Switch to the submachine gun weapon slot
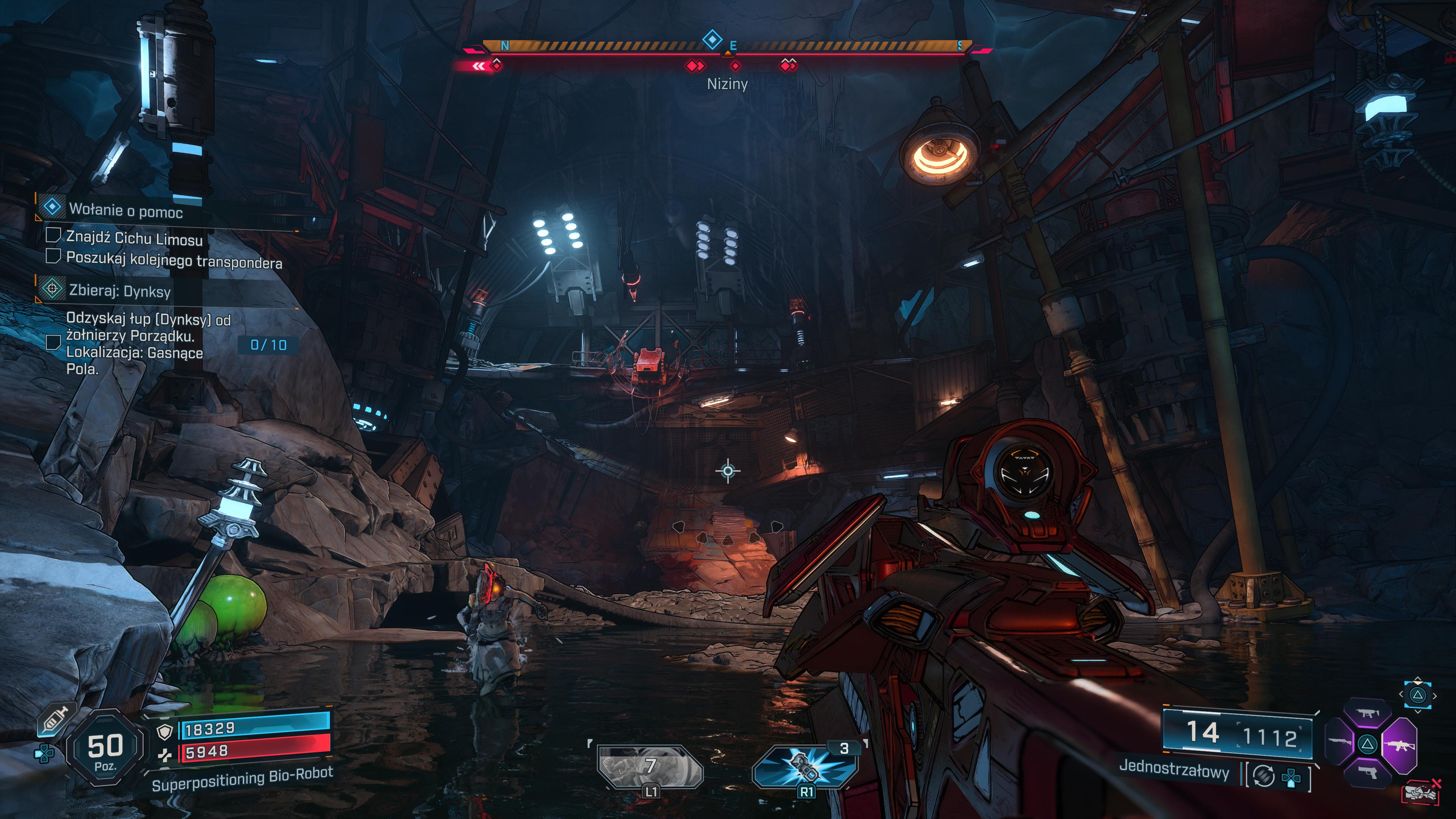This screenshot has height=819, width=1456. (1368, 714)
